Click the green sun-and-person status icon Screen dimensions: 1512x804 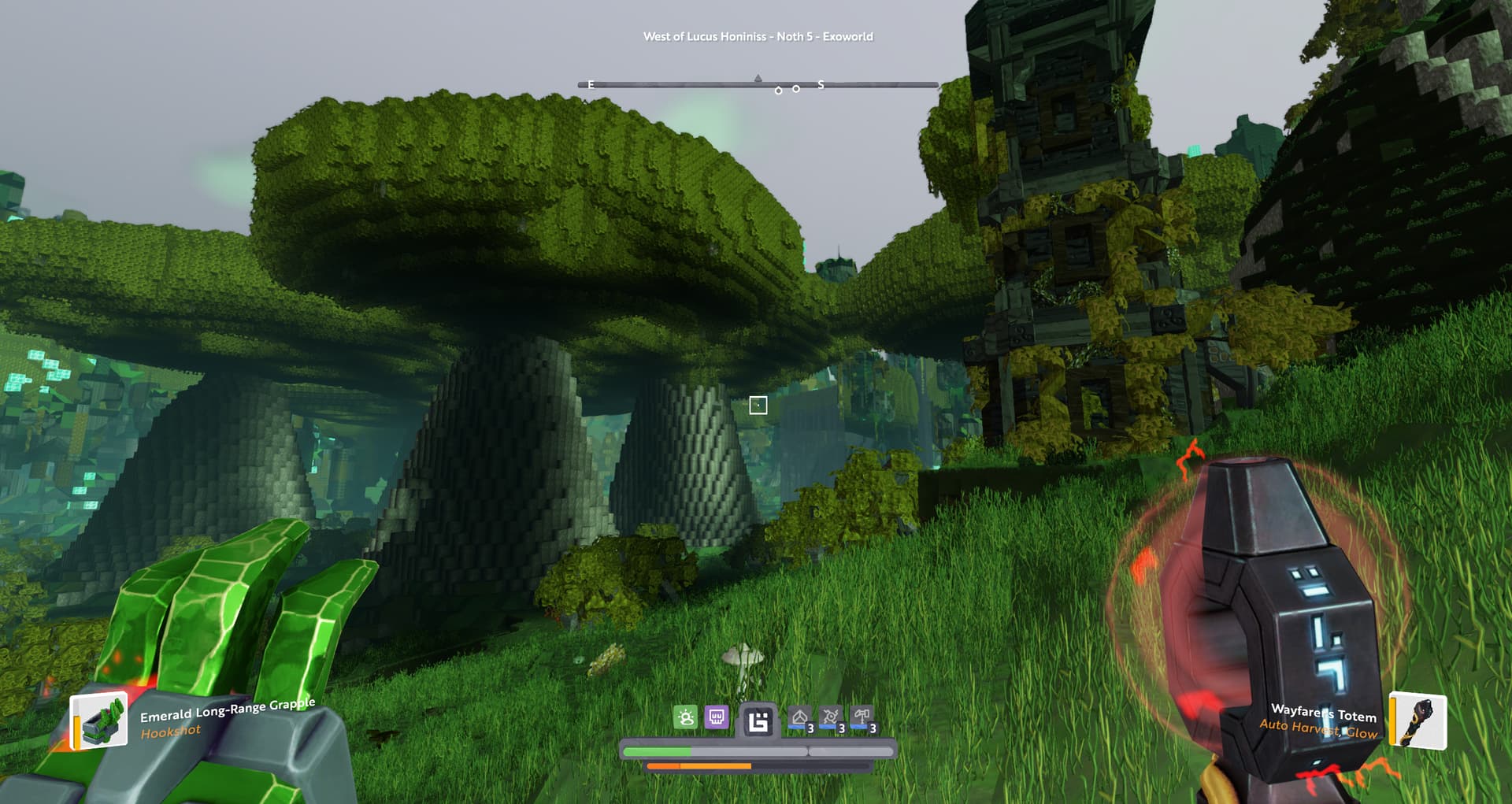pos(686,717)
